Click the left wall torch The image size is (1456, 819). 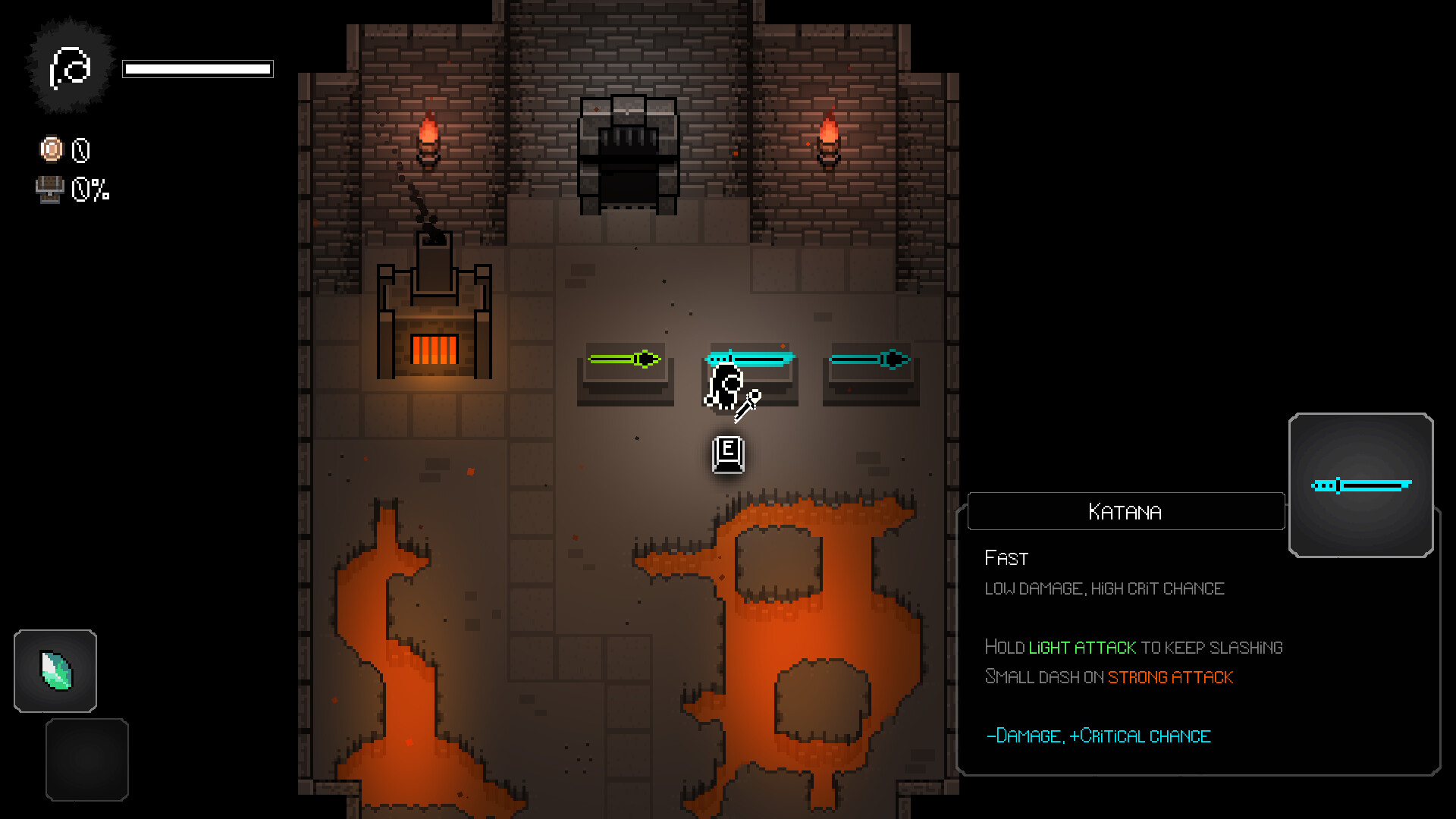[428, 140]
